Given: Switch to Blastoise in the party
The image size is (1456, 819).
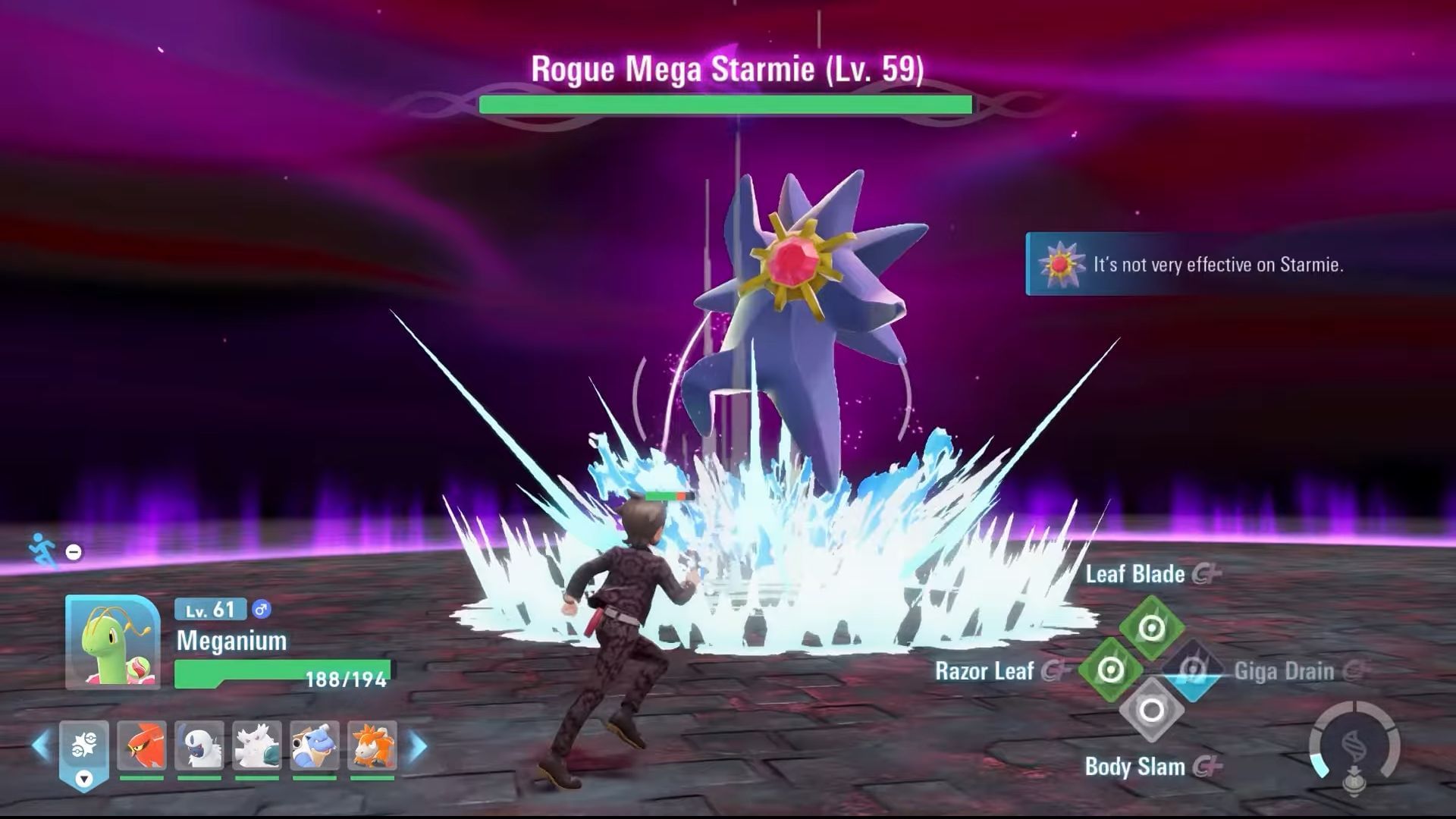Looking at the screenshot, I should point(315,746).
